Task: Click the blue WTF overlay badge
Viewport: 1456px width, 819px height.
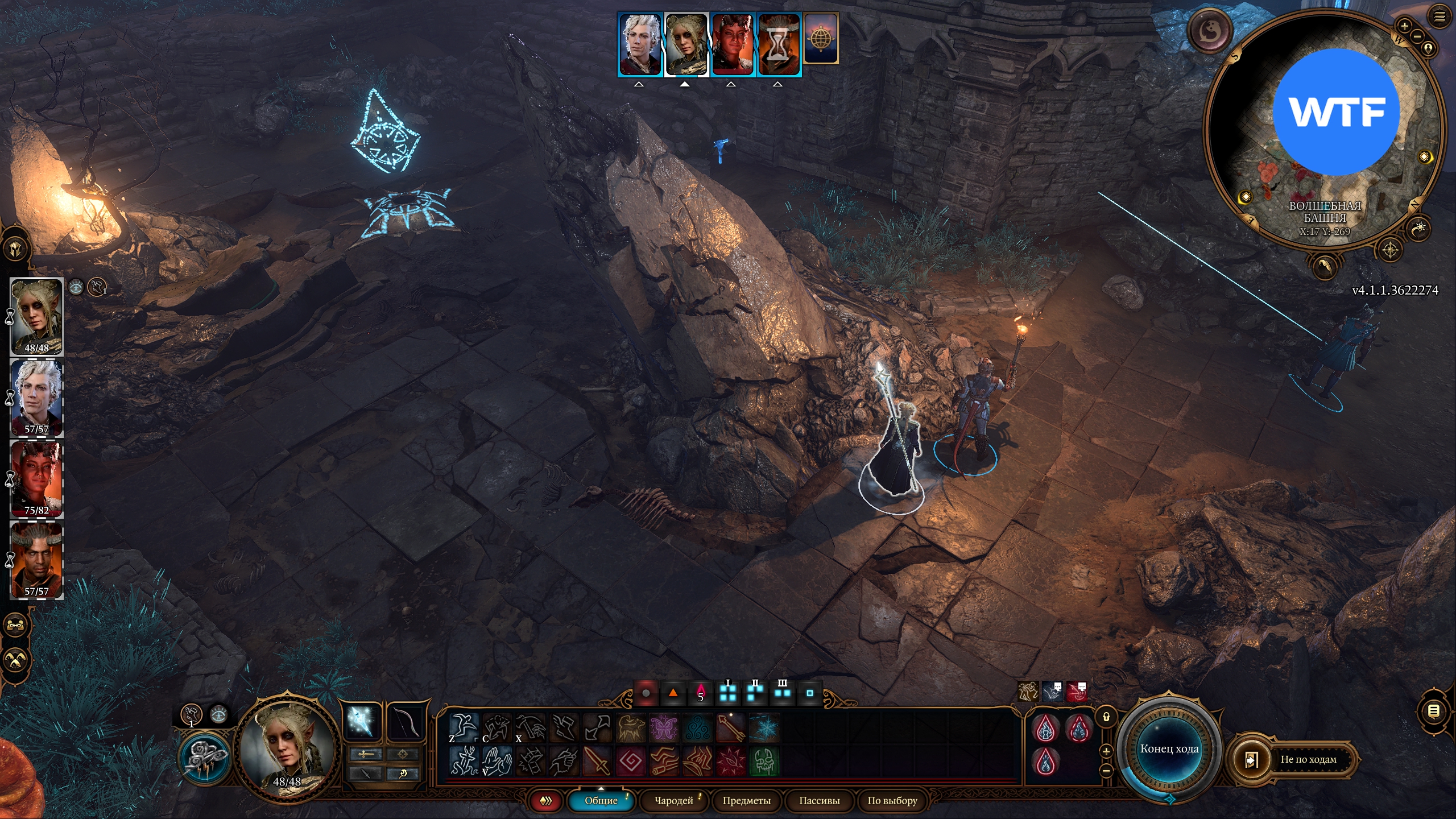Action: pos(1335,112)
